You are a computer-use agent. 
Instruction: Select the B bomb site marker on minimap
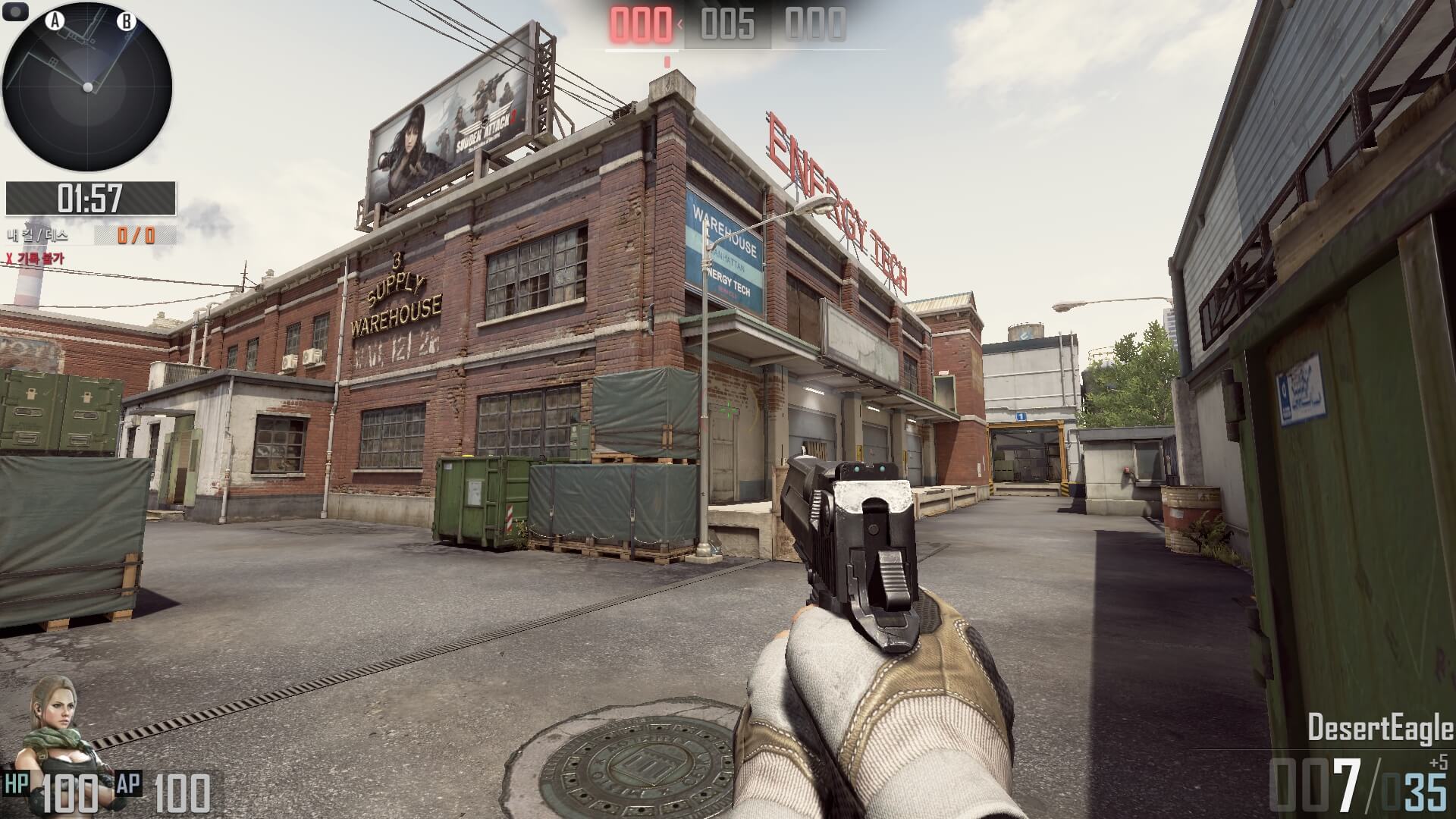coord(126,21)
